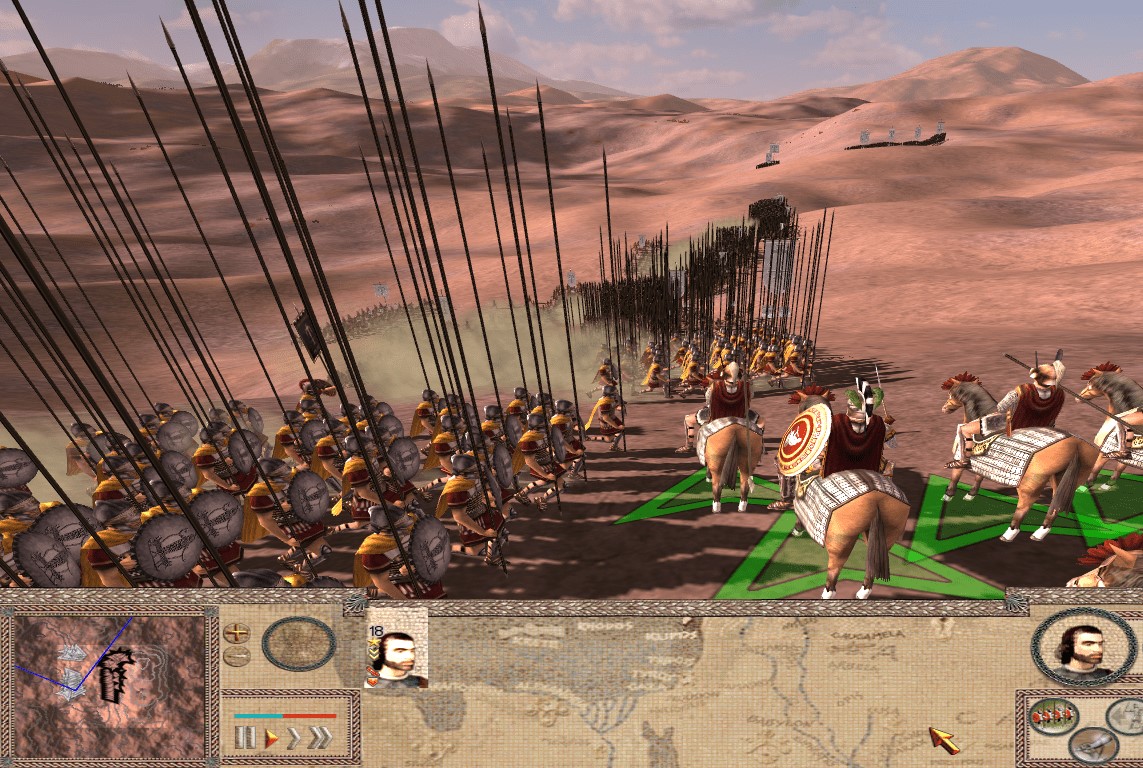Viewport: 1143px width, 768px height.
Task: Toggle the spearmen group formation button
Action: 1054,716
